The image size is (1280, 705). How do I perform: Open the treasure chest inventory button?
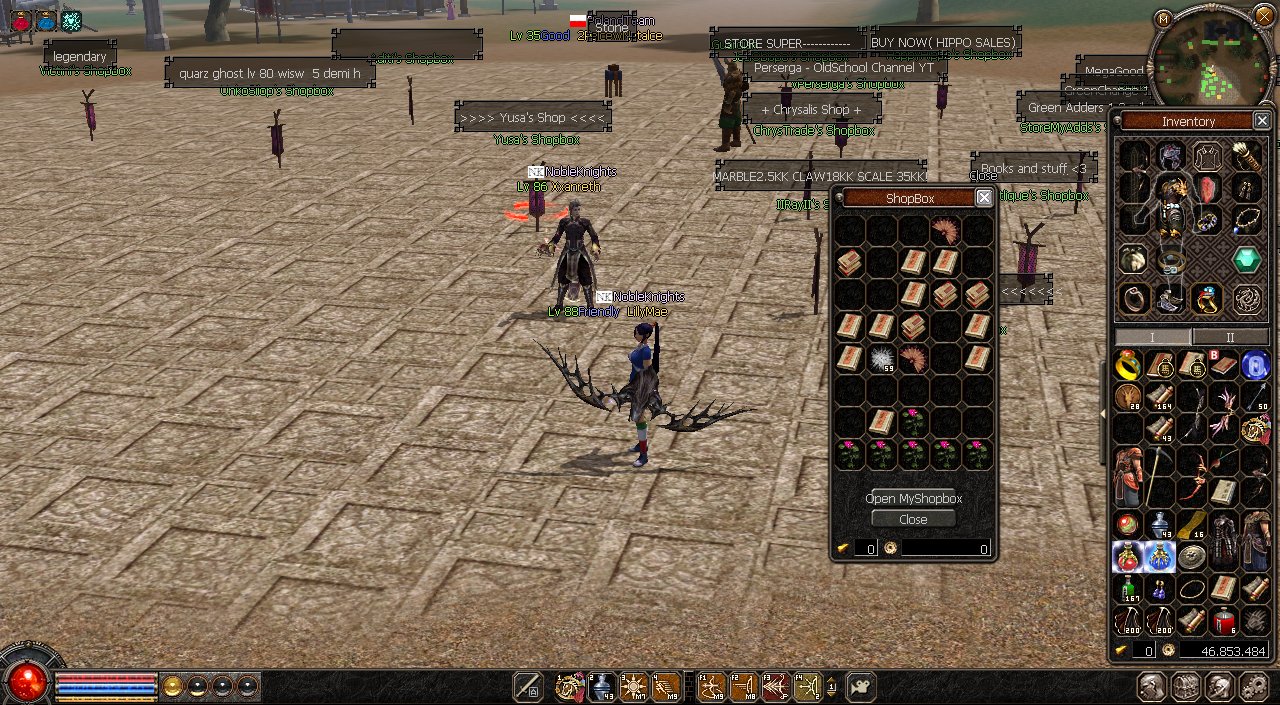pos(1186,686)
